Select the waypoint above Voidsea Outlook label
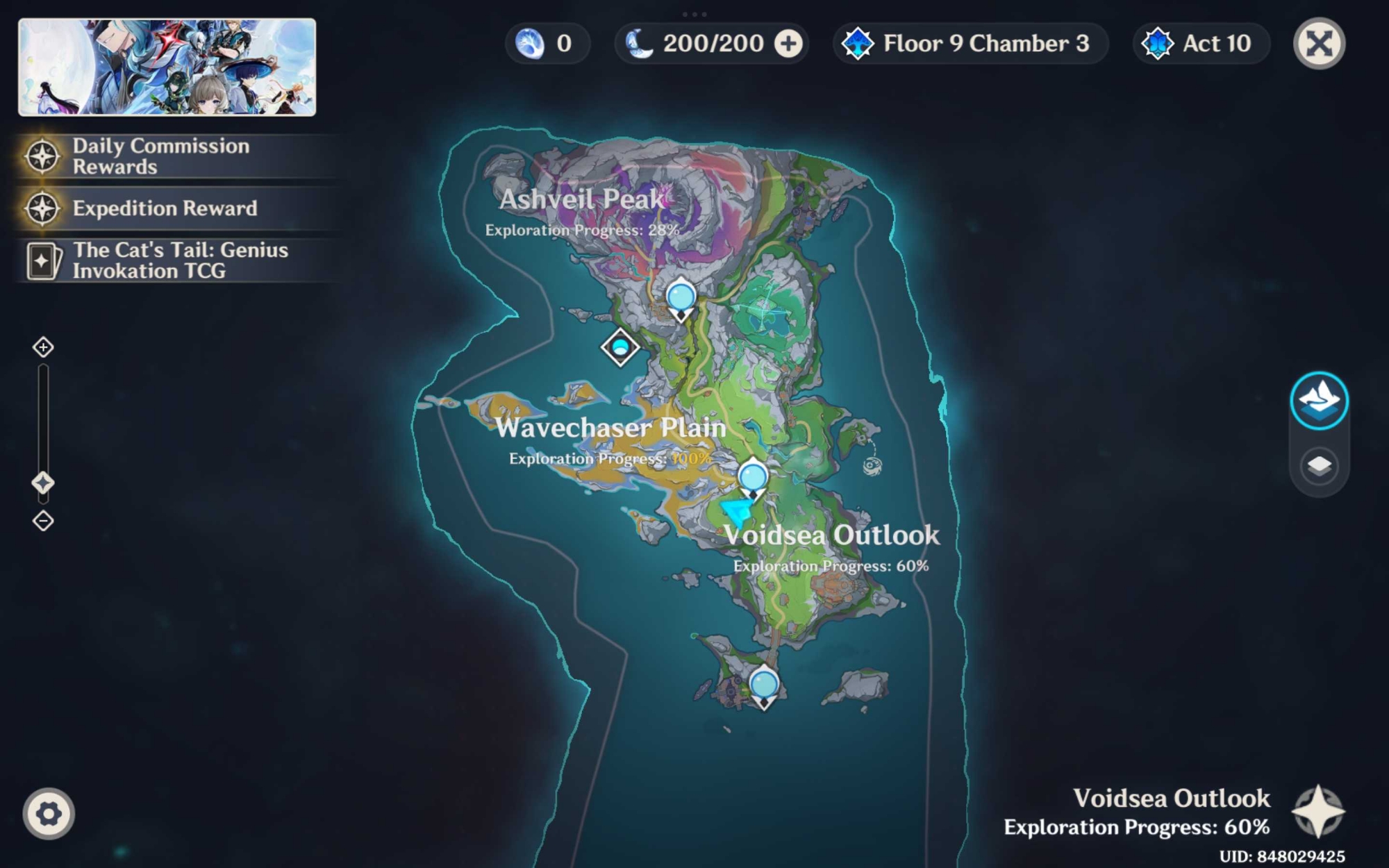This screenshot has height=868, width=1389. click(753, 478)
